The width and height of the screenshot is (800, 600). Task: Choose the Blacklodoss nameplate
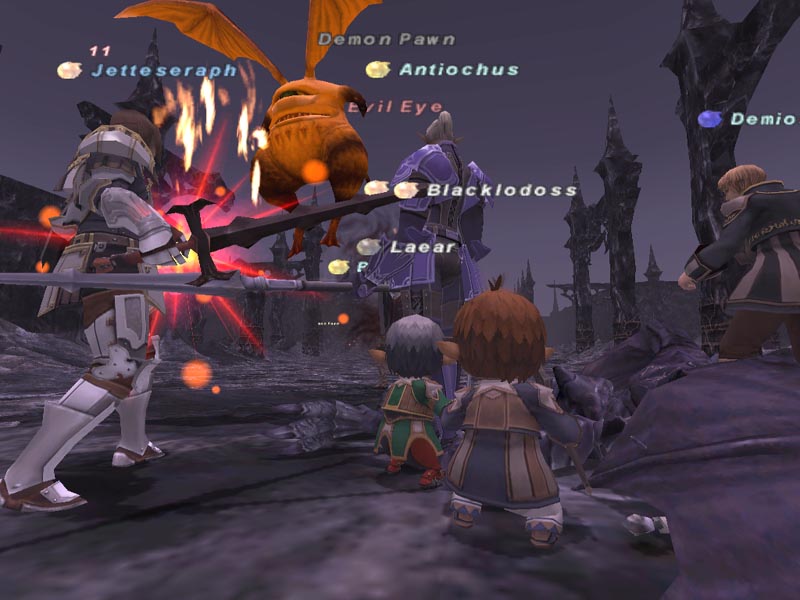point(501,190)
